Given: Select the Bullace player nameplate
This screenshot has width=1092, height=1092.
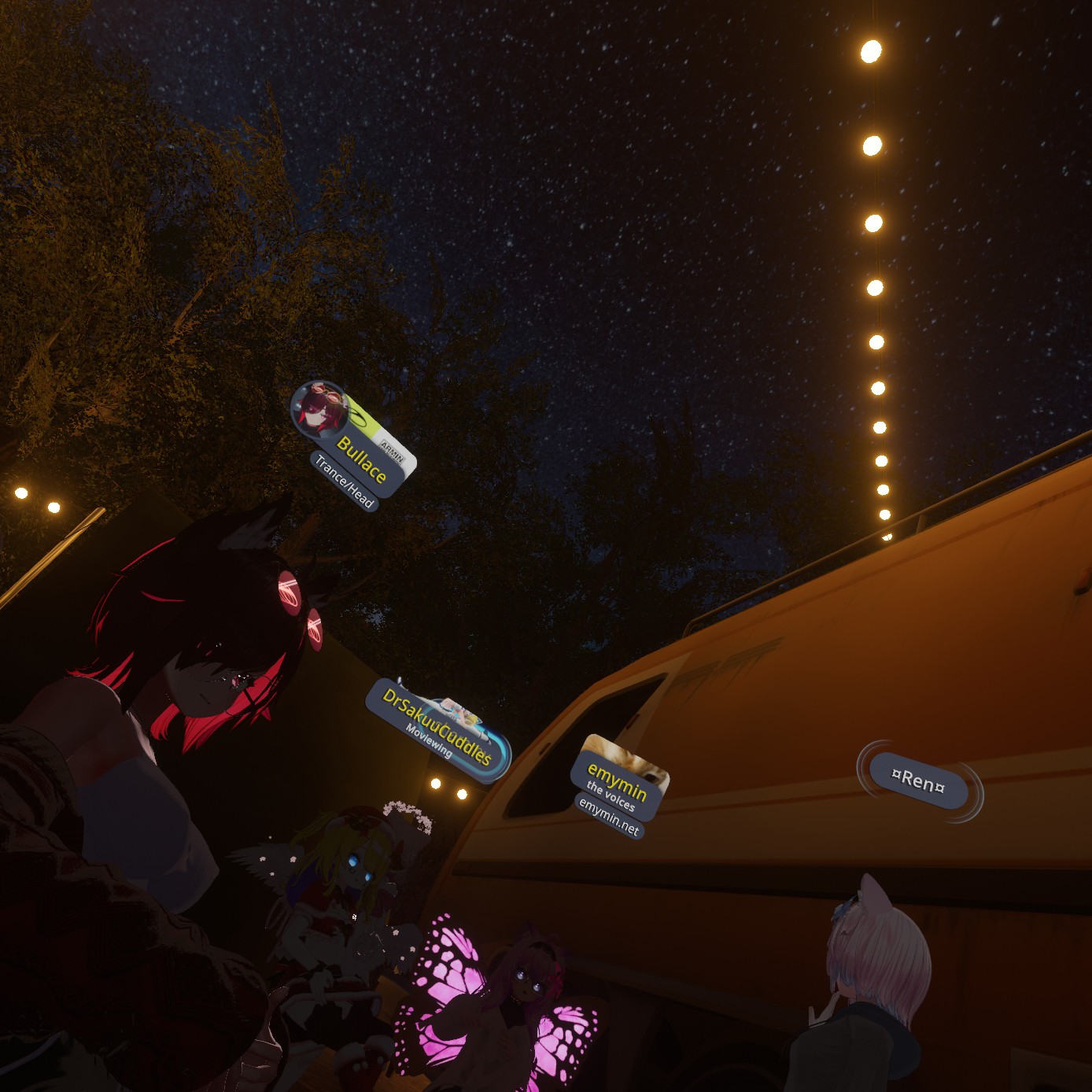Looking at the screenshot, I should click(x=362, y=459).
